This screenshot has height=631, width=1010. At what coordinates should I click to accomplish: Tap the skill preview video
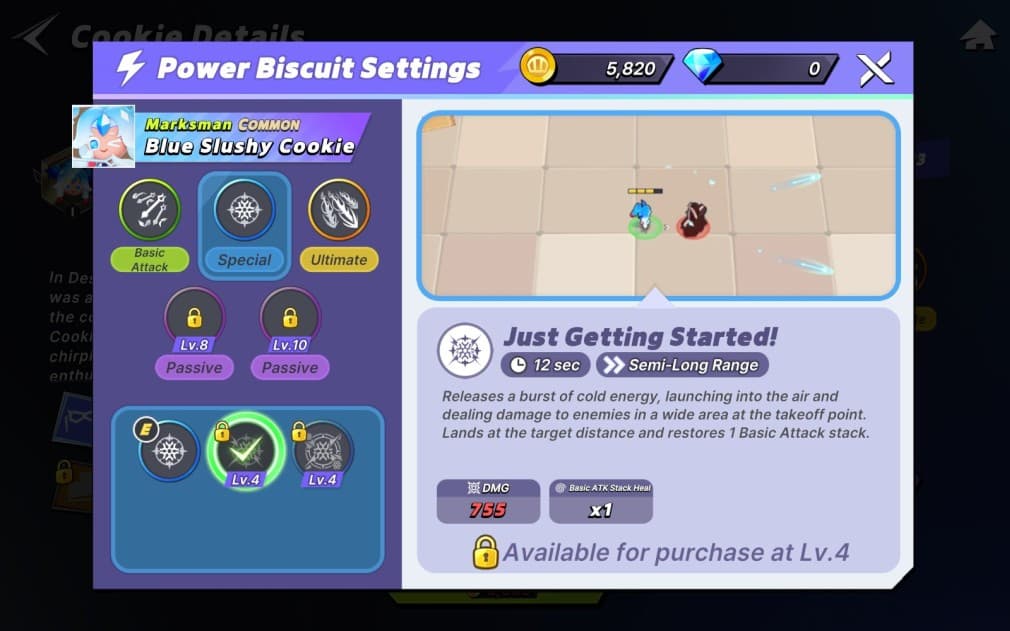click(659, 205)
